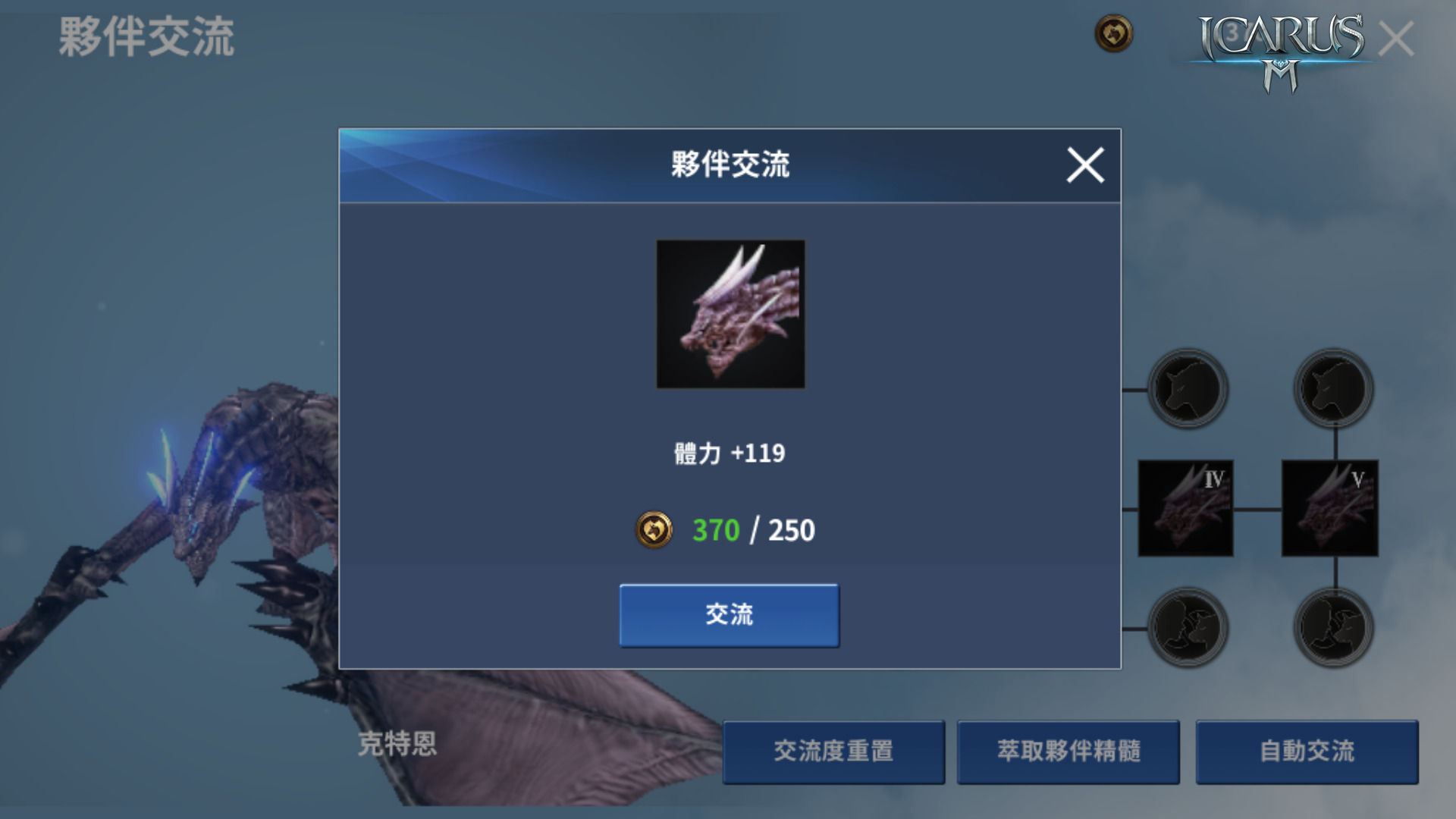Open the 夥伴交流 screen title menu

[x=149, y=36]
